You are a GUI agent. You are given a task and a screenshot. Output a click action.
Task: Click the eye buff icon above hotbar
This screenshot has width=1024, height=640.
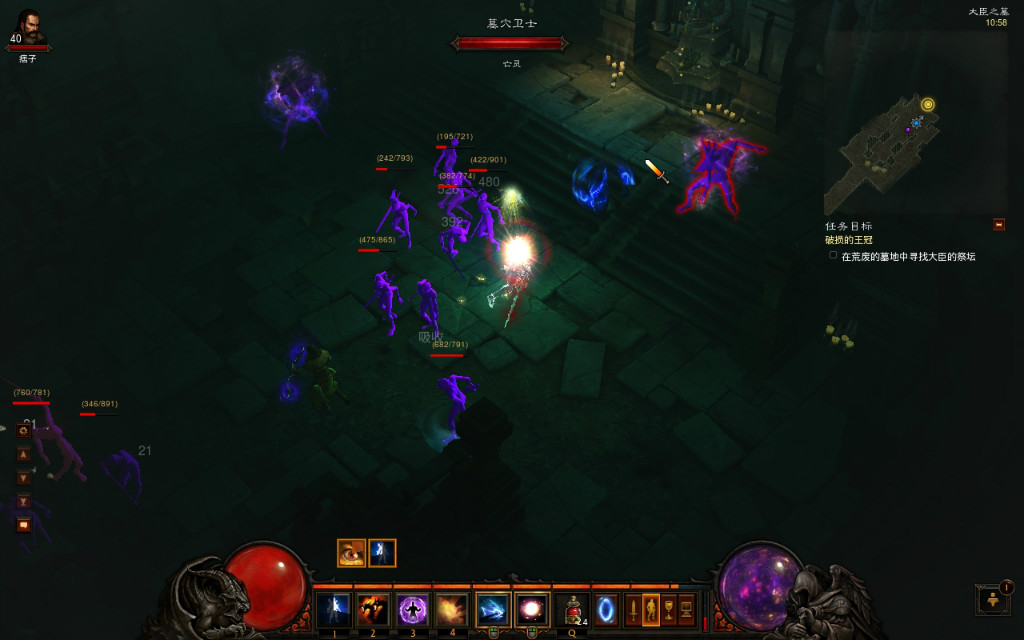tap(351, 553)
